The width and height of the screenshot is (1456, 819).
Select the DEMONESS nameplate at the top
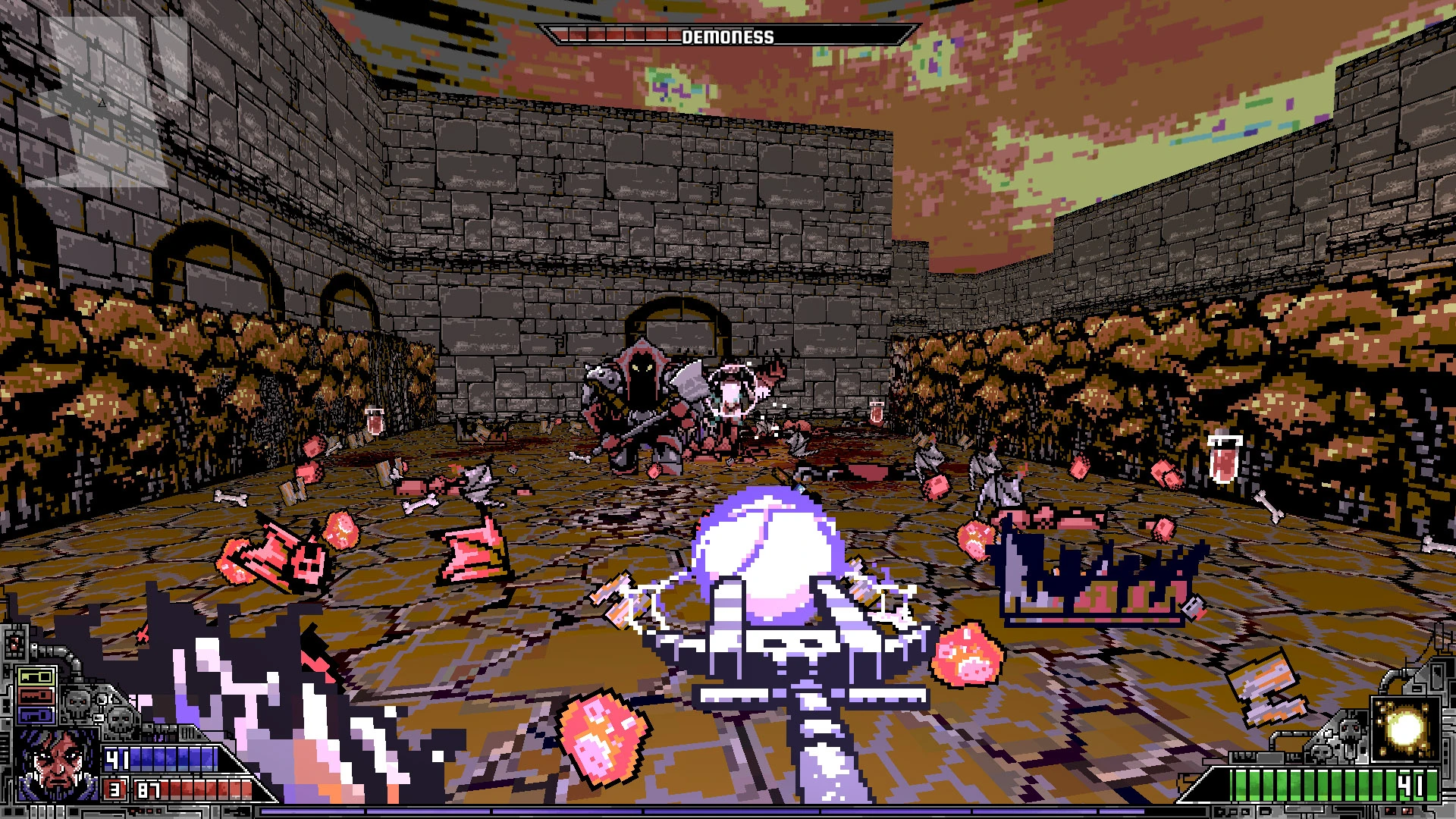[x=728, y=35]
